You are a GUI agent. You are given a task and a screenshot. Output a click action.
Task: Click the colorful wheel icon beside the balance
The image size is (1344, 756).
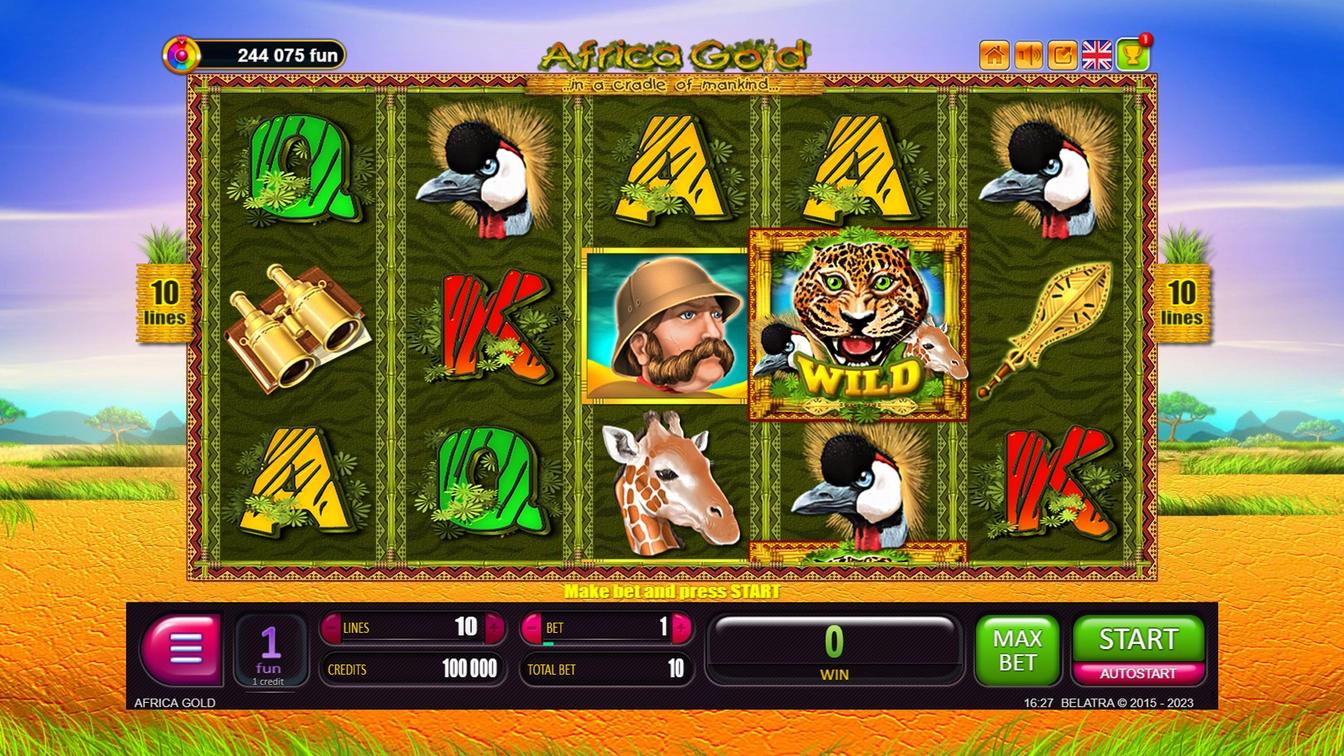click(x=180, y=55)
